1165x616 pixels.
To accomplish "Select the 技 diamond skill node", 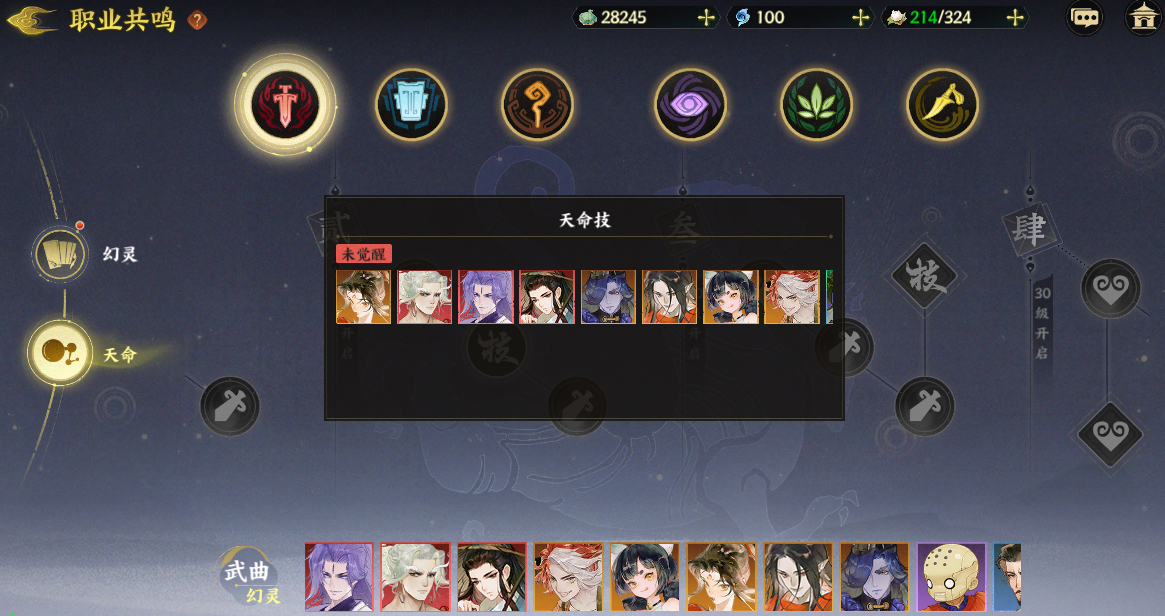I will pyautogui.click(x=925, y=277).
